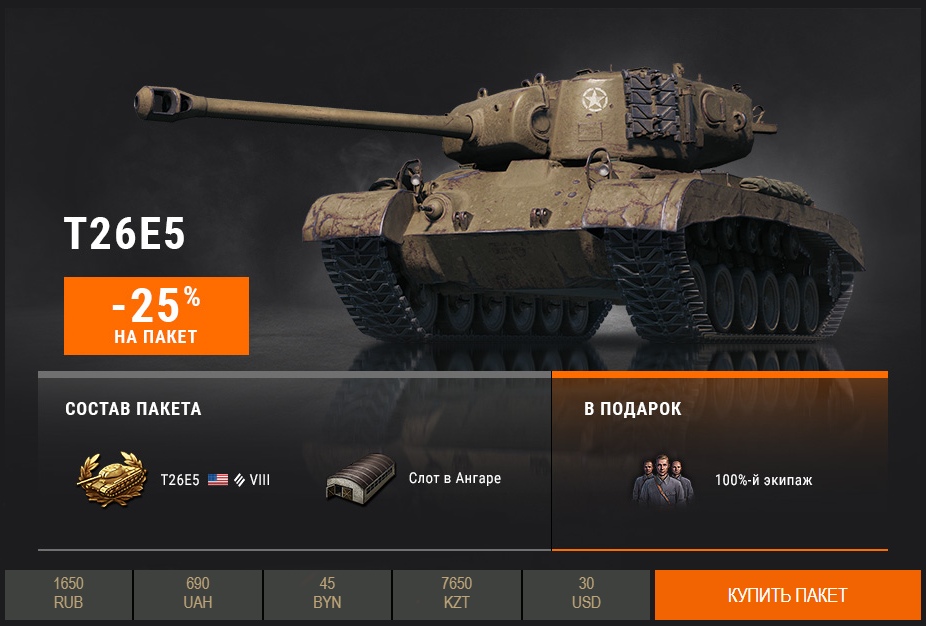Pick the 45 BYN price option

pos(328,594)
